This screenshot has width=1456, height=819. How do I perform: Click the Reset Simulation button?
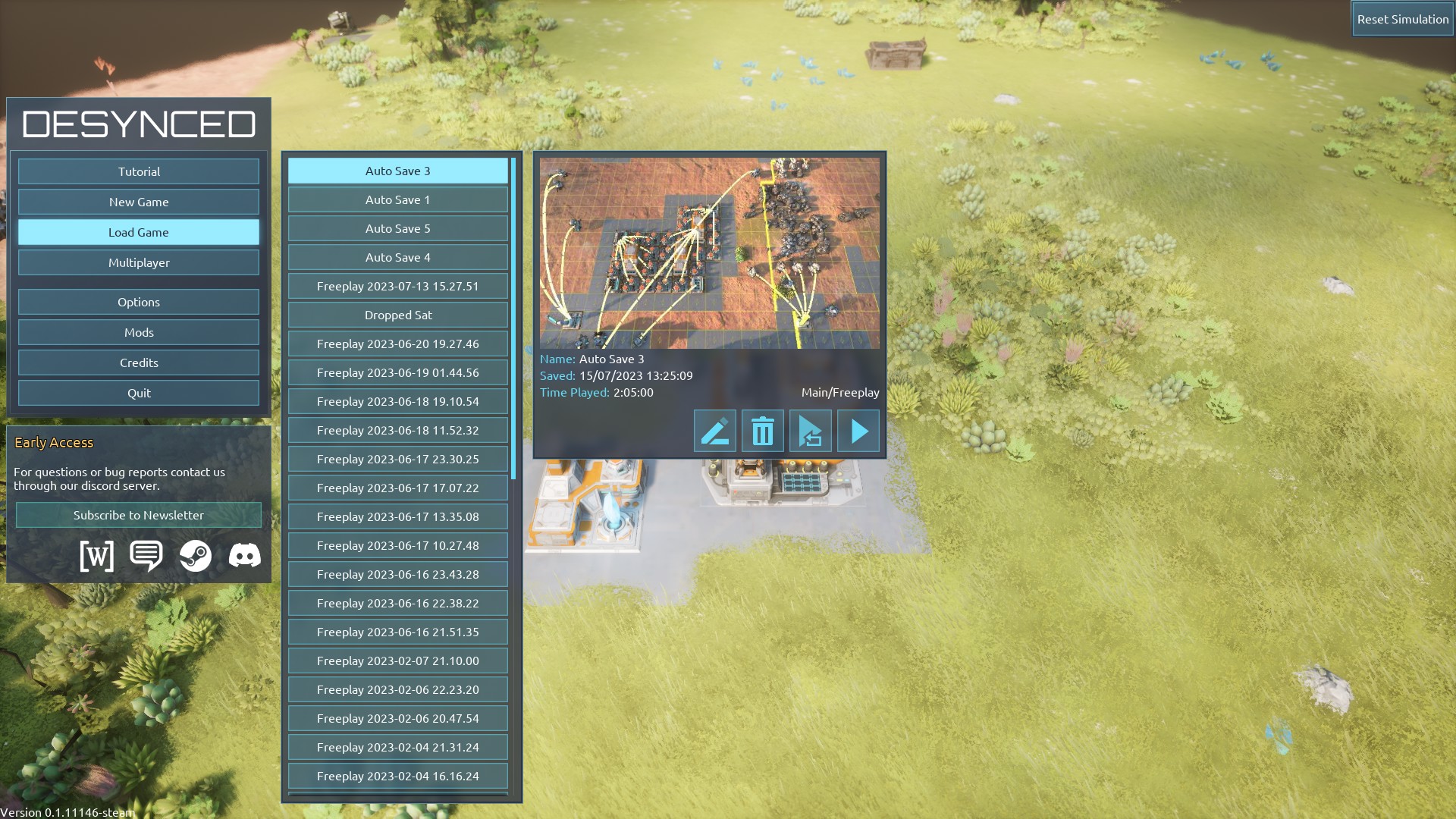[1402, 19]
